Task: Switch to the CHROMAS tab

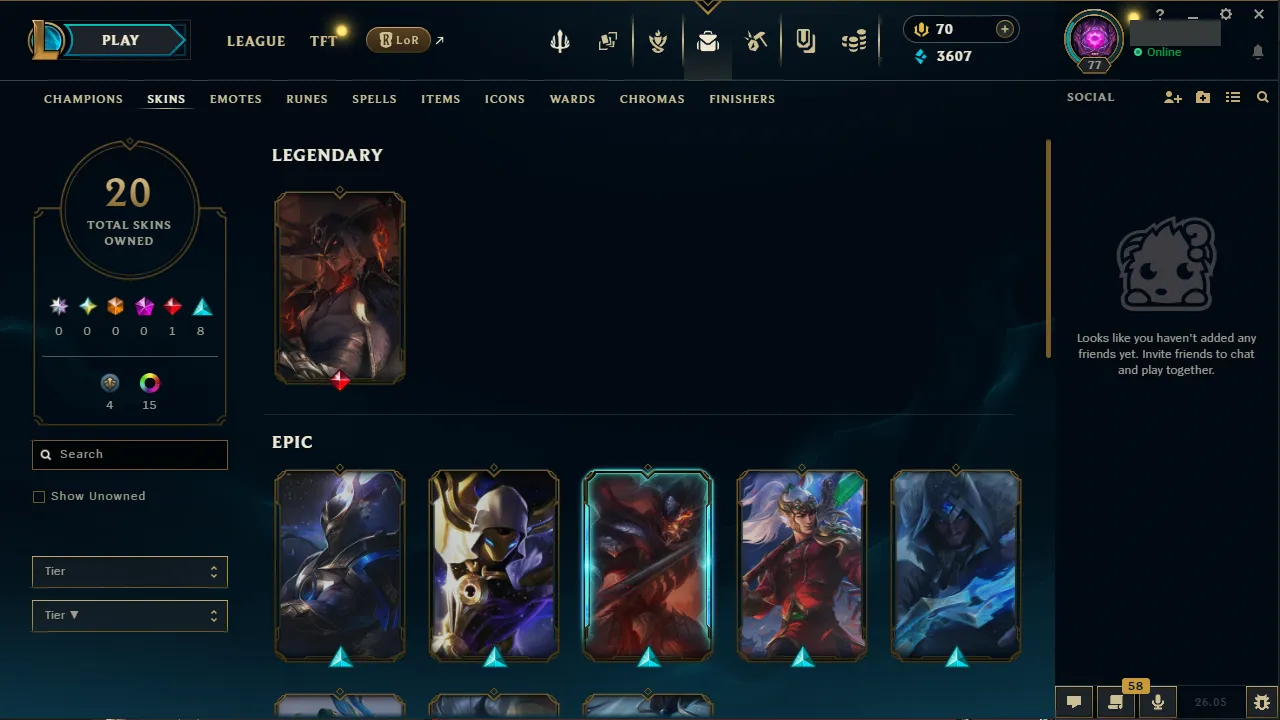Action: (x=652, y=99)
